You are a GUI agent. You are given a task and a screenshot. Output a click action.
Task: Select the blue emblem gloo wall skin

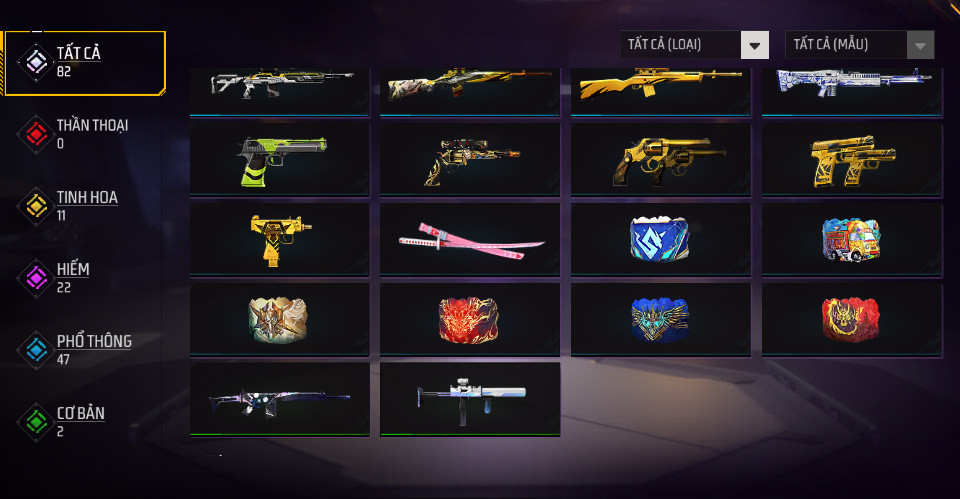[660, 240]
